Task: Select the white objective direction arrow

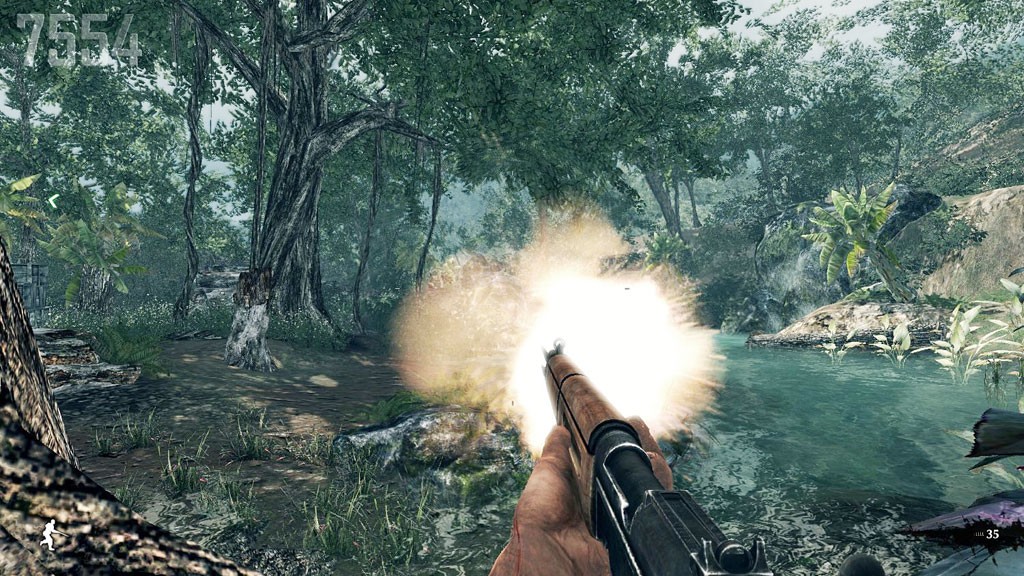Action: click(x=53, y=201)
